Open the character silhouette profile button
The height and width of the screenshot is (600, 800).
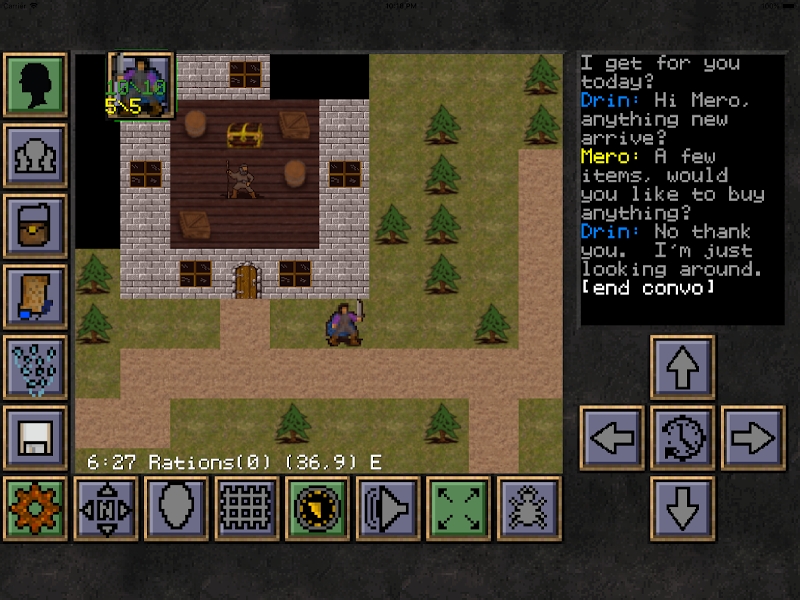tap(36, 86)
